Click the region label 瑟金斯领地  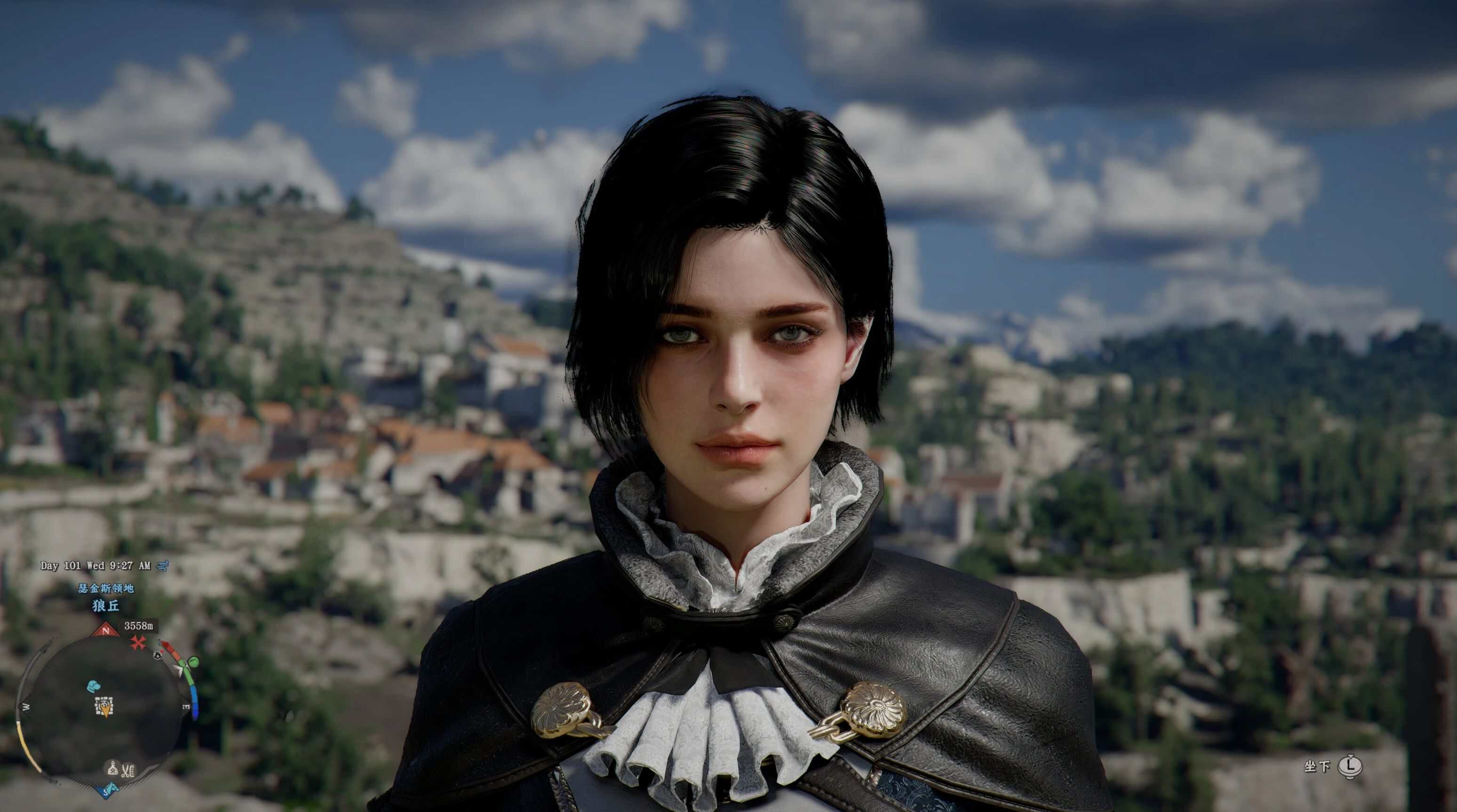tap(106, 589)
